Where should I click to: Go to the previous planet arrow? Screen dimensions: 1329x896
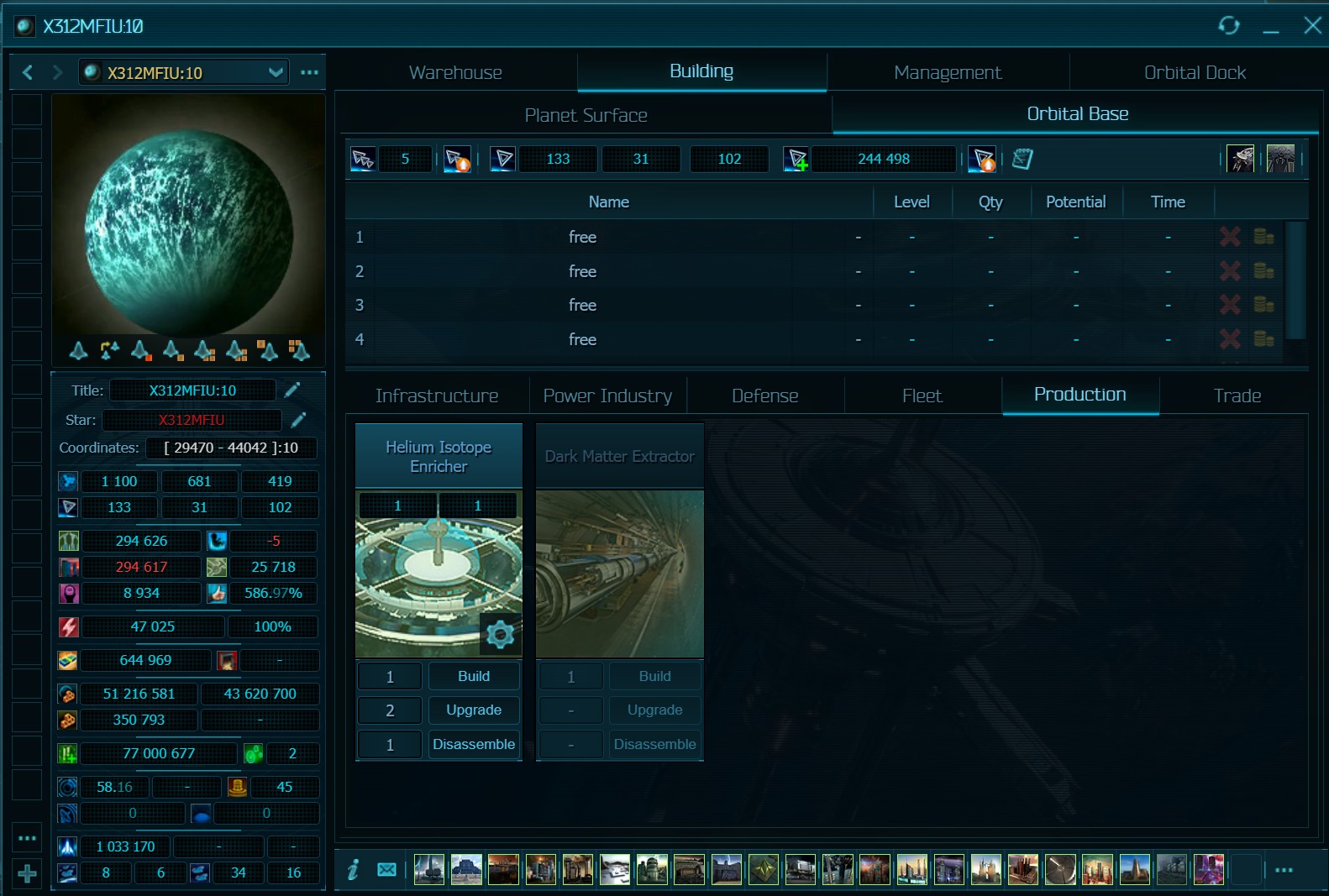click(x=28, y=73)
